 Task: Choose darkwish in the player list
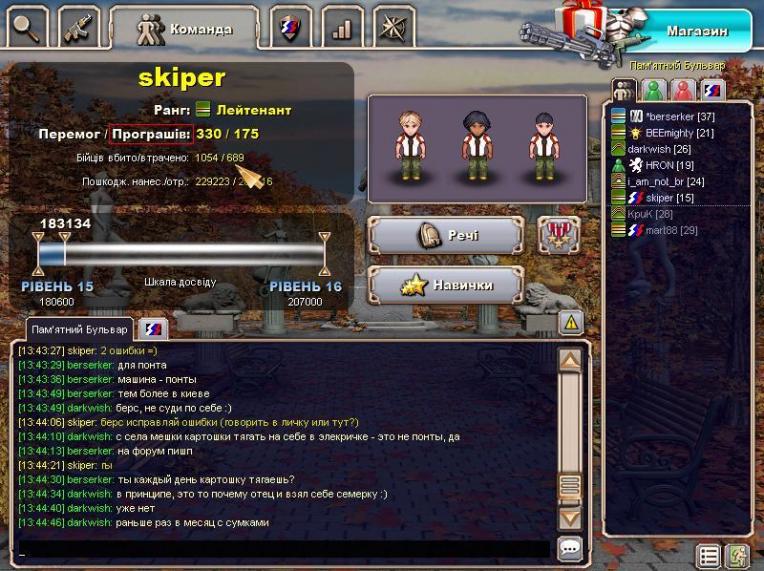660,149
